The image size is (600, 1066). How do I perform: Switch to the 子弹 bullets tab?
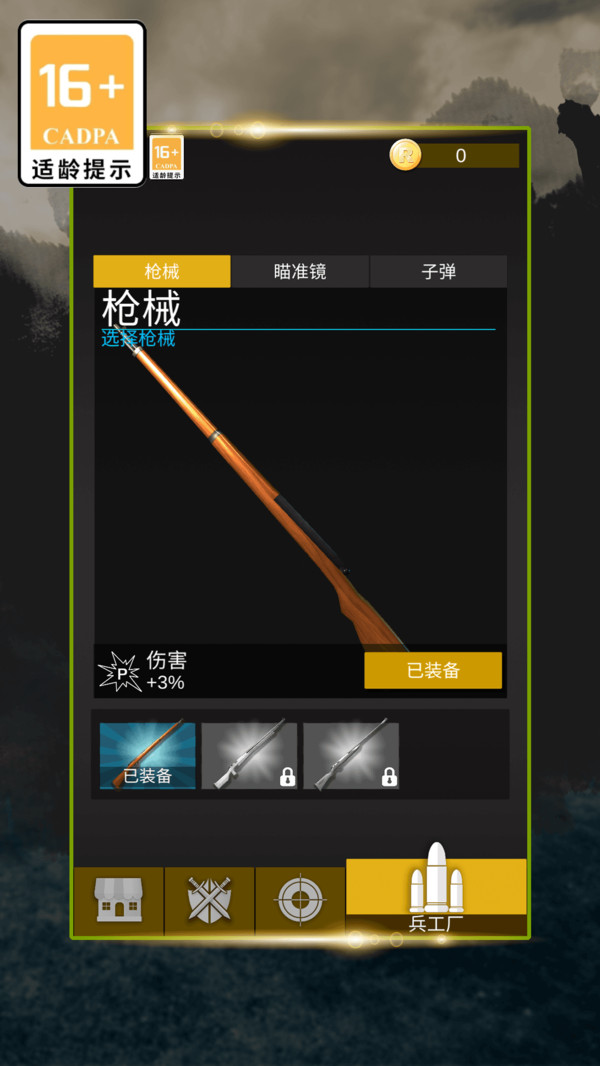coord(438,271)
